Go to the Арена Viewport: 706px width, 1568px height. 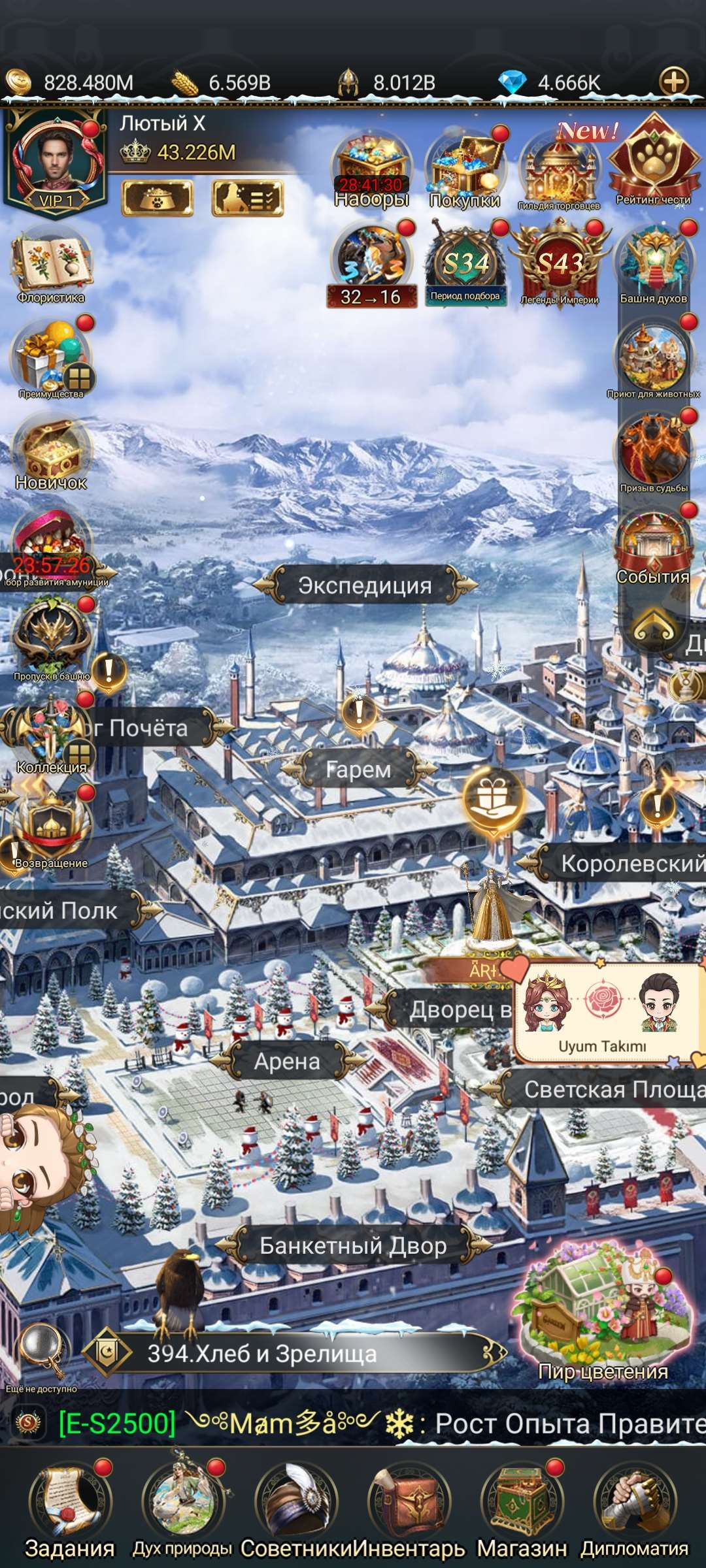tap(287, 1062)
